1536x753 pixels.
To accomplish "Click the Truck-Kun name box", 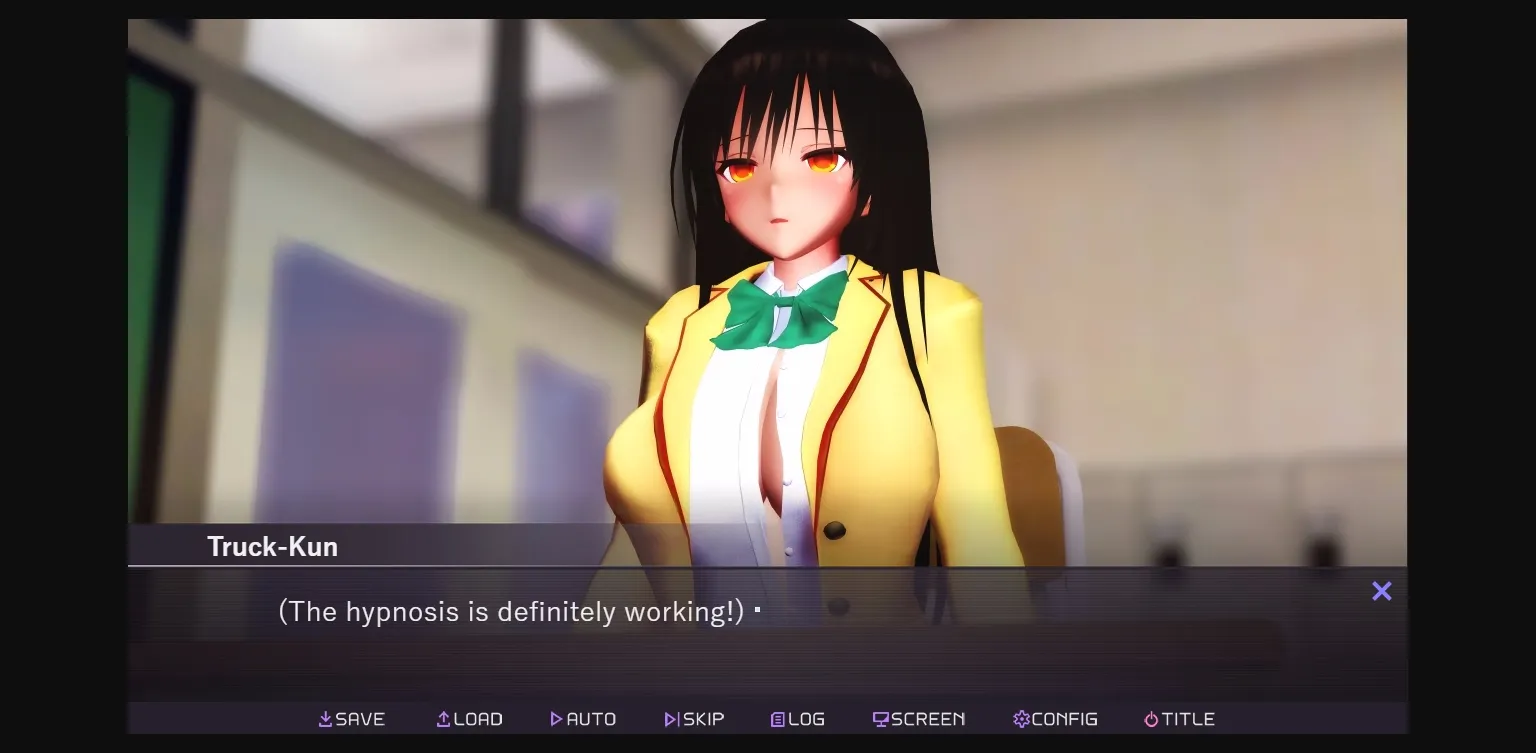I will [272, 546].
